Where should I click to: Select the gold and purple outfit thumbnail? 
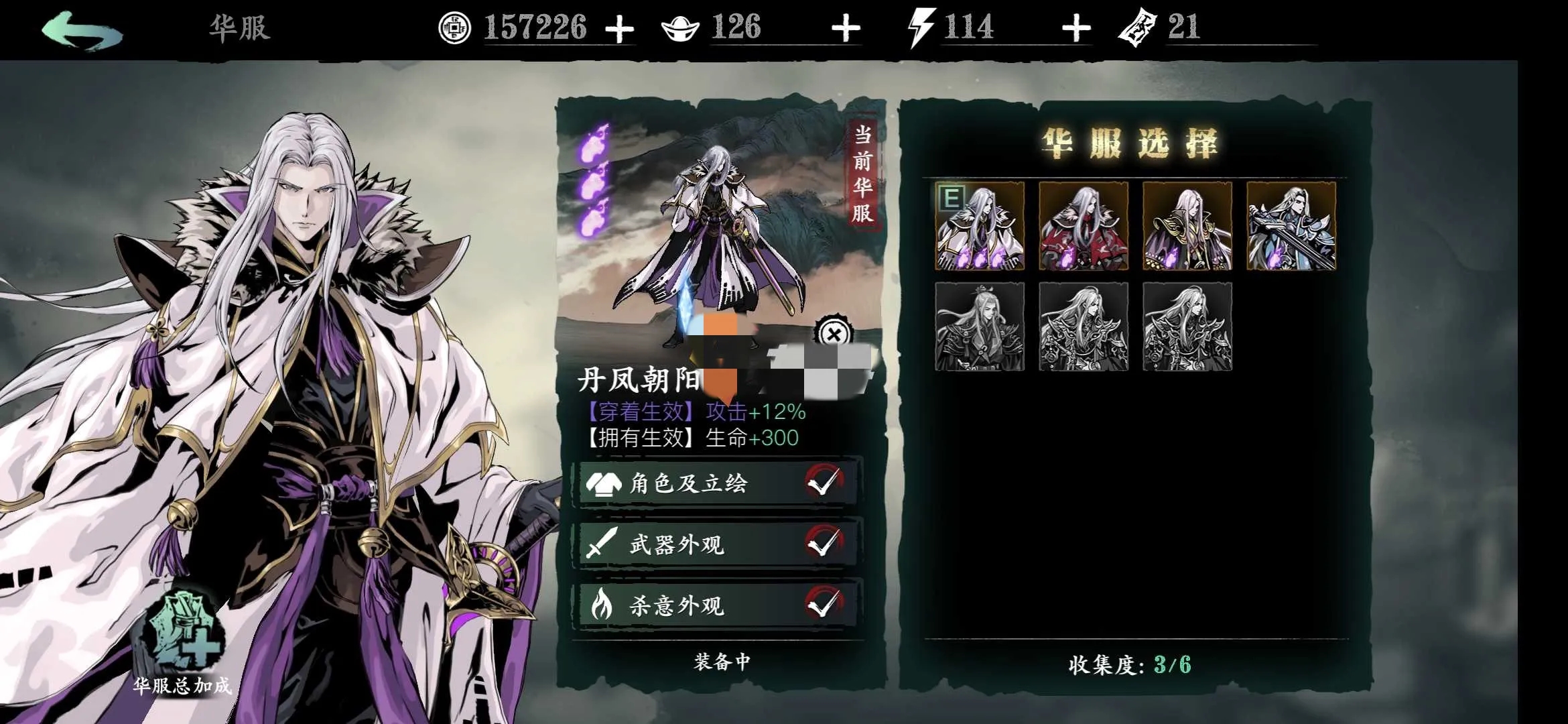1187,226
